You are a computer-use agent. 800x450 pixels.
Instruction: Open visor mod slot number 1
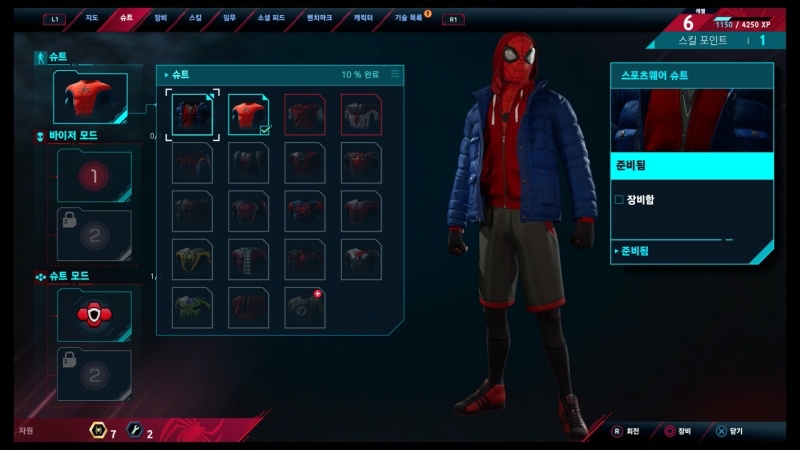point(94,177)
